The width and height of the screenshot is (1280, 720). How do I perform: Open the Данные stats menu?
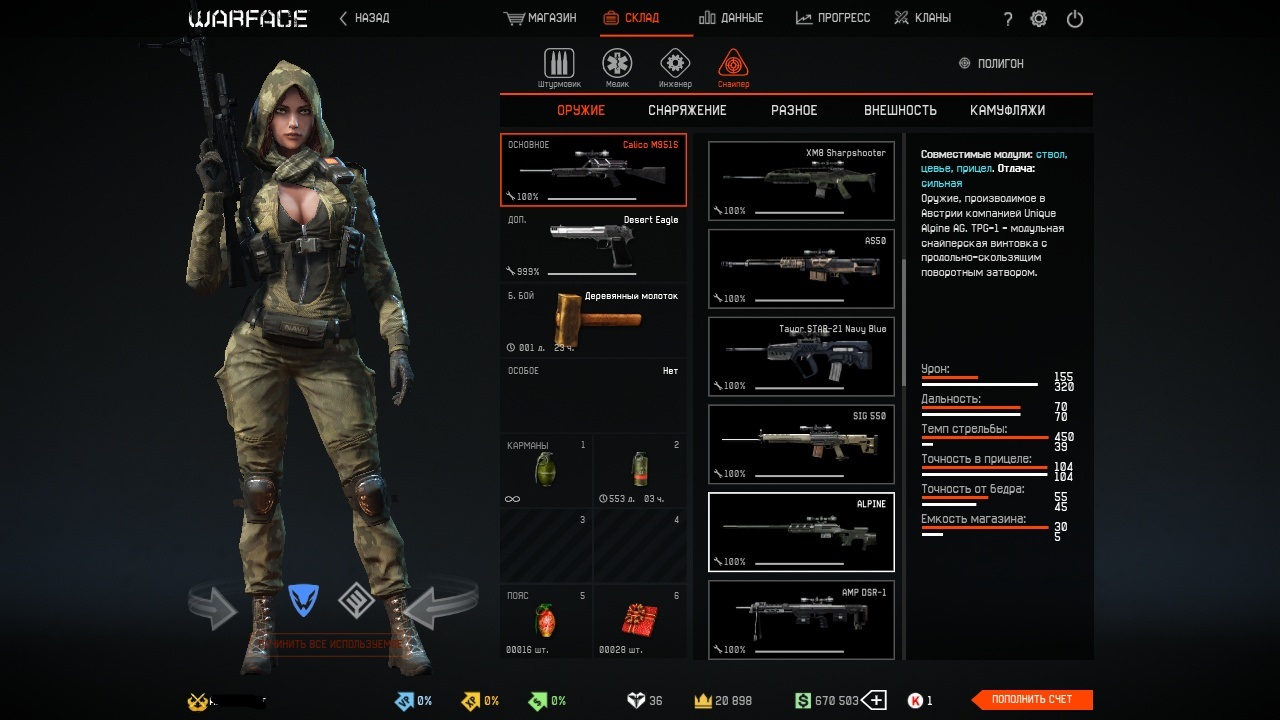tap(731, 18)
